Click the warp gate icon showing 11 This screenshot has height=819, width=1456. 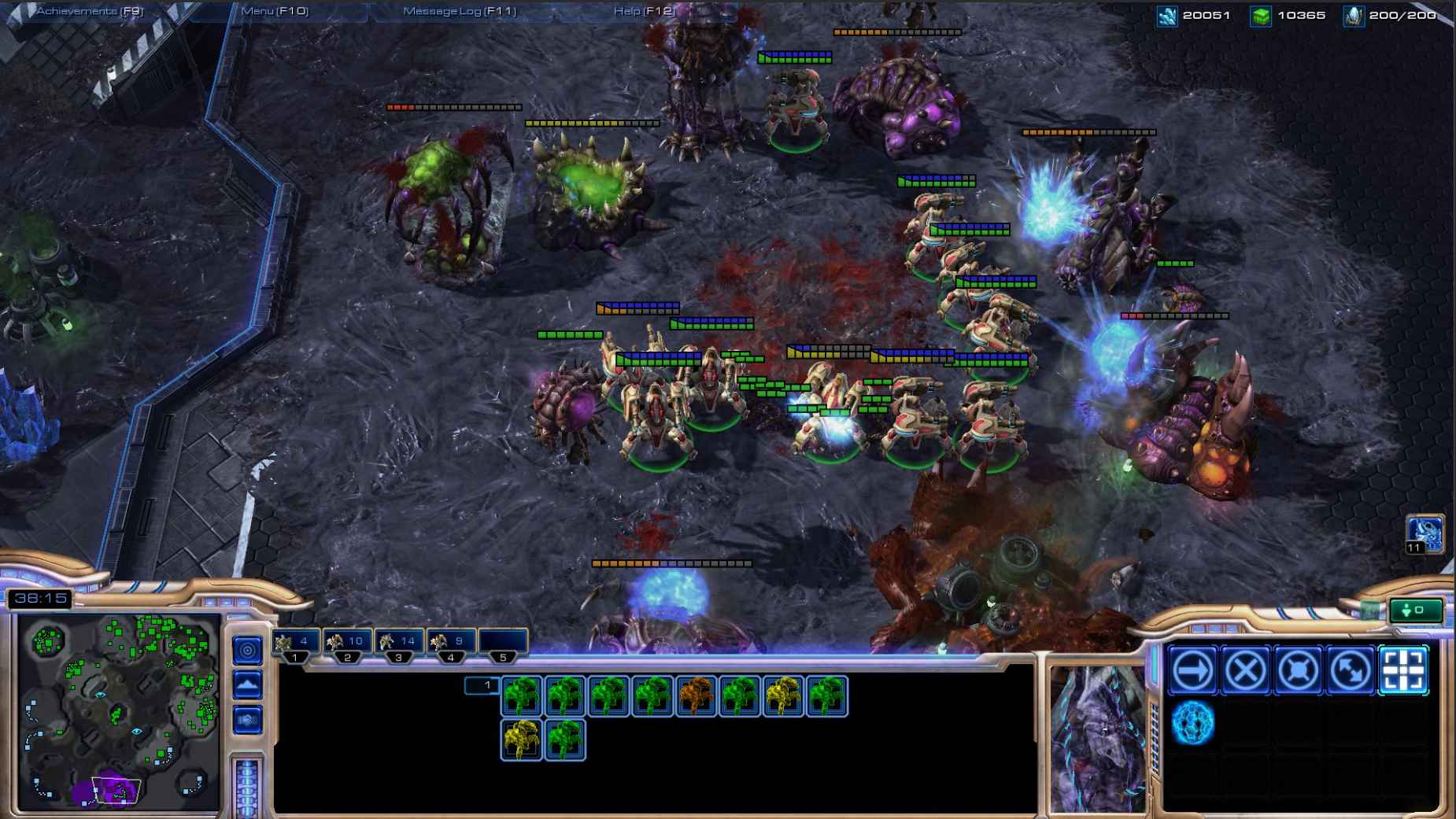1425,534
